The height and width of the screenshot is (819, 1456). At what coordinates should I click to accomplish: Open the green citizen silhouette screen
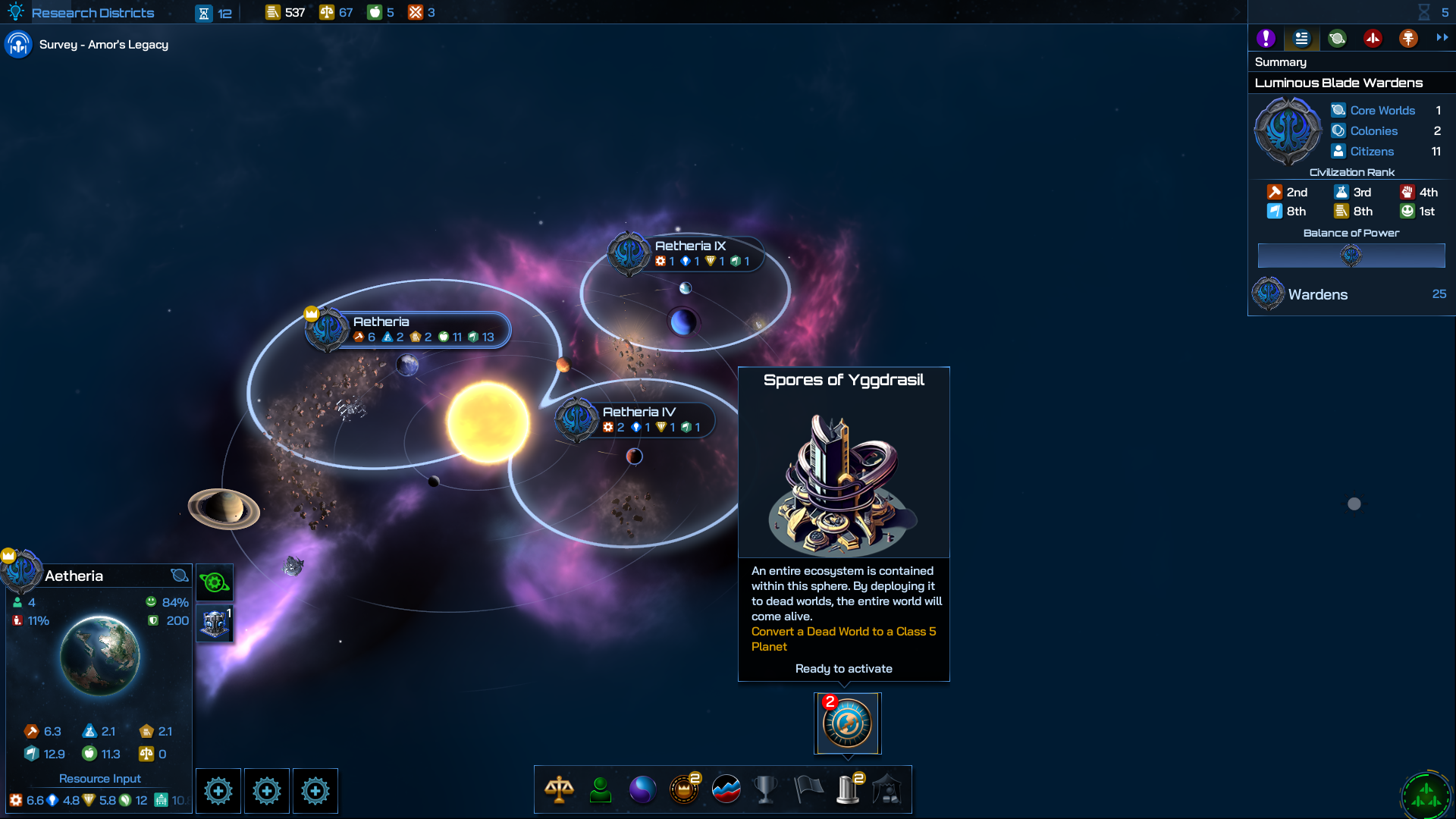click(601, 789)
